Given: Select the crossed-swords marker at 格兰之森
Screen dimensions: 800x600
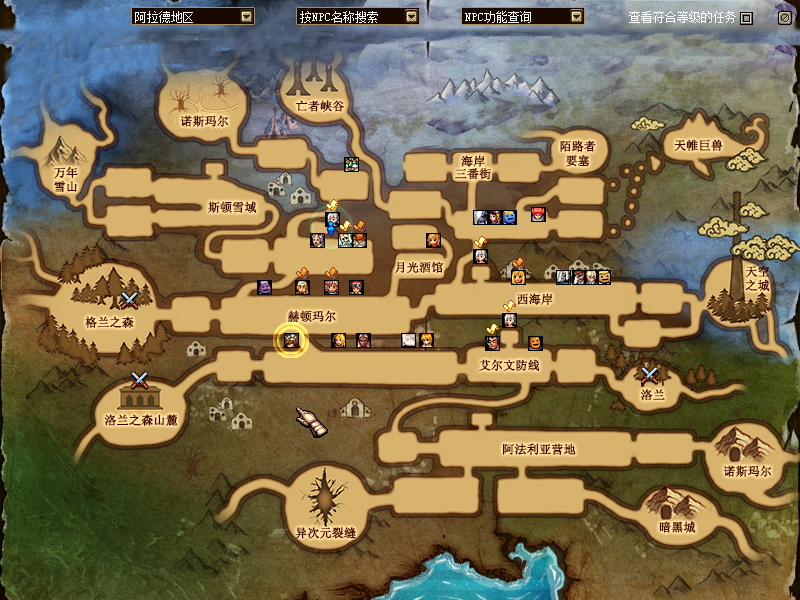Looking at the screenshot, I should coord(129,299).
